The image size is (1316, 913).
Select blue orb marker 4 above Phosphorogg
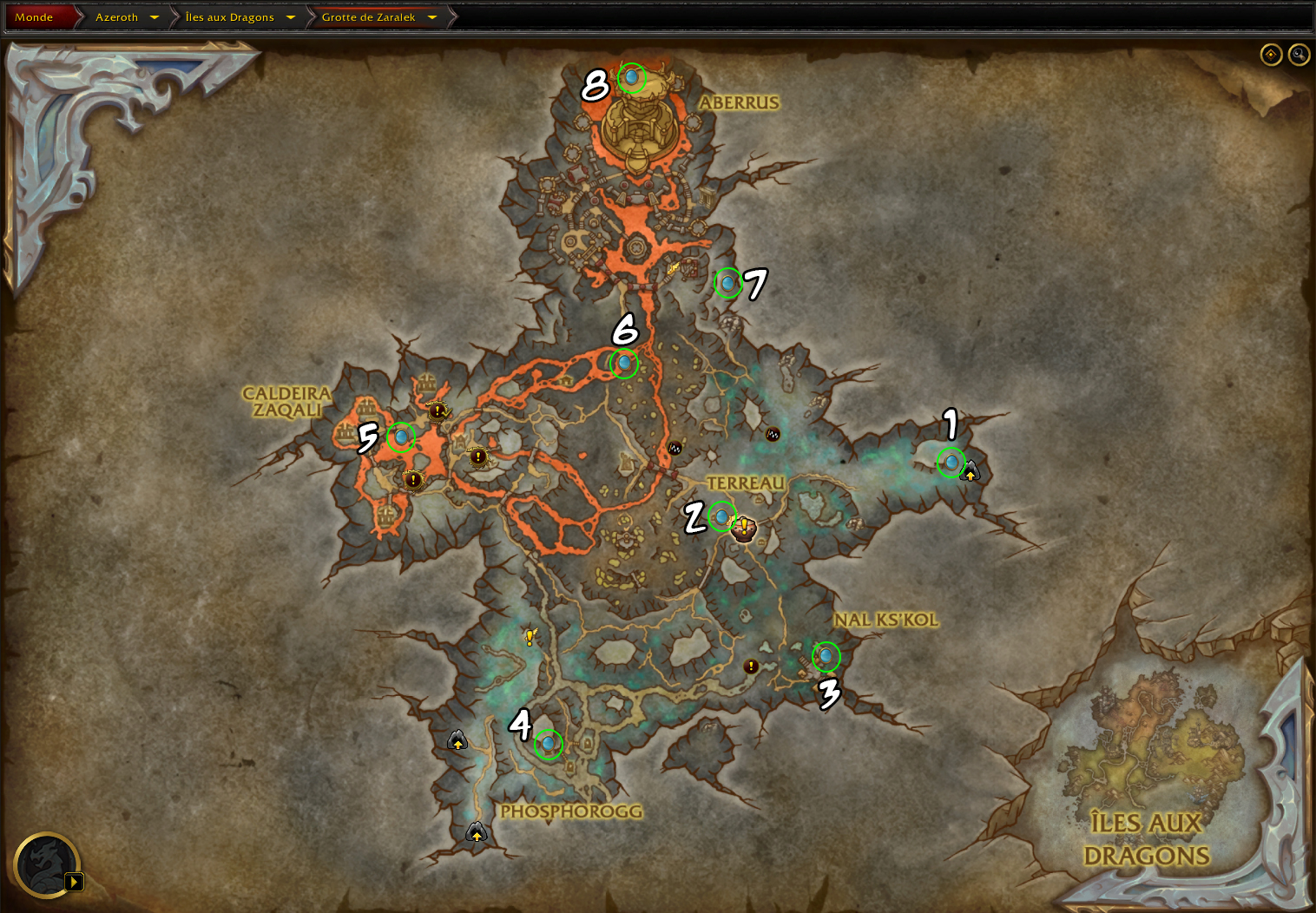pos(548,744)
